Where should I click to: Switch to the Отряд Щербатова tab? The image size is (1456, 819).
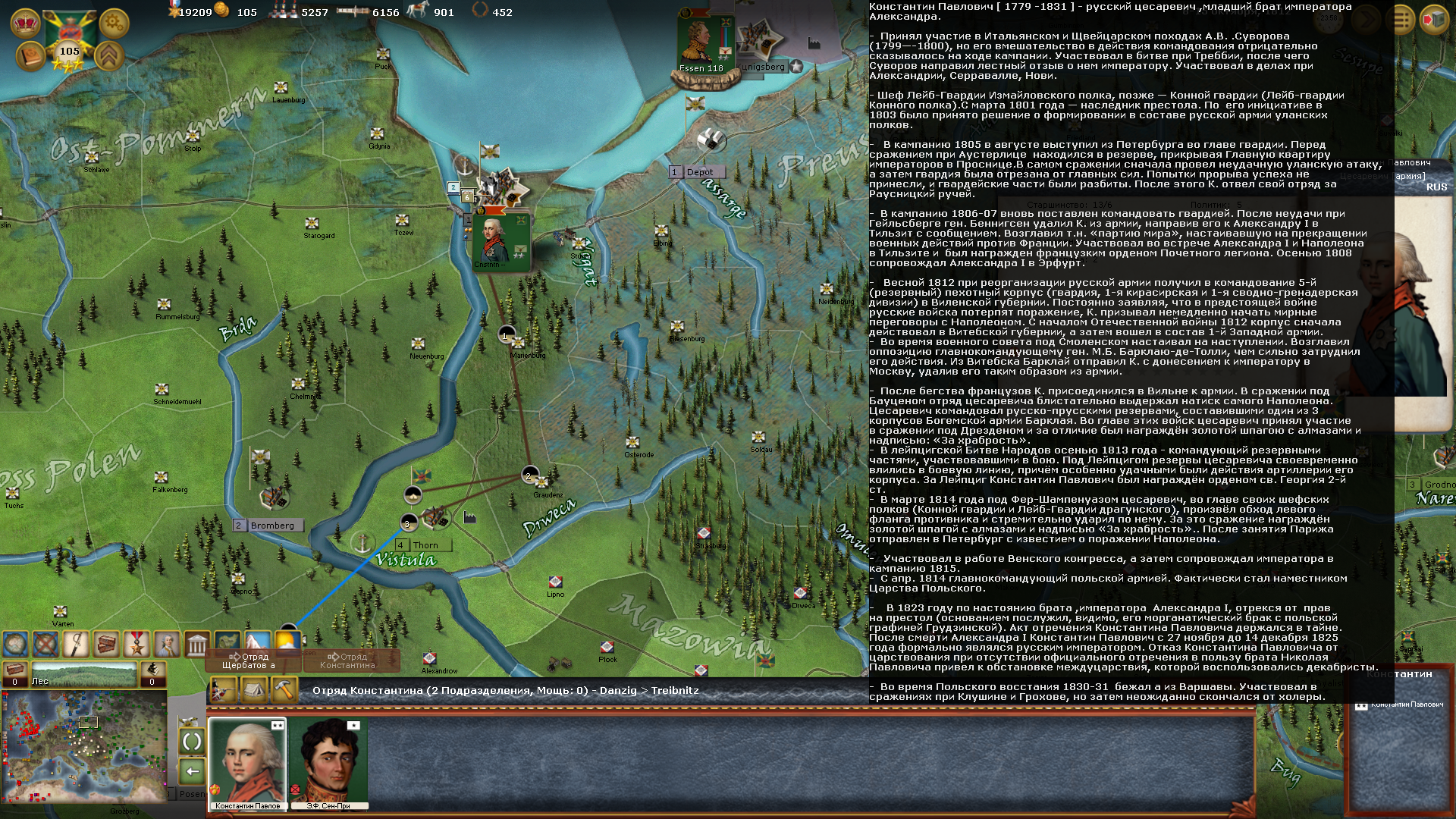click(250, 661)
